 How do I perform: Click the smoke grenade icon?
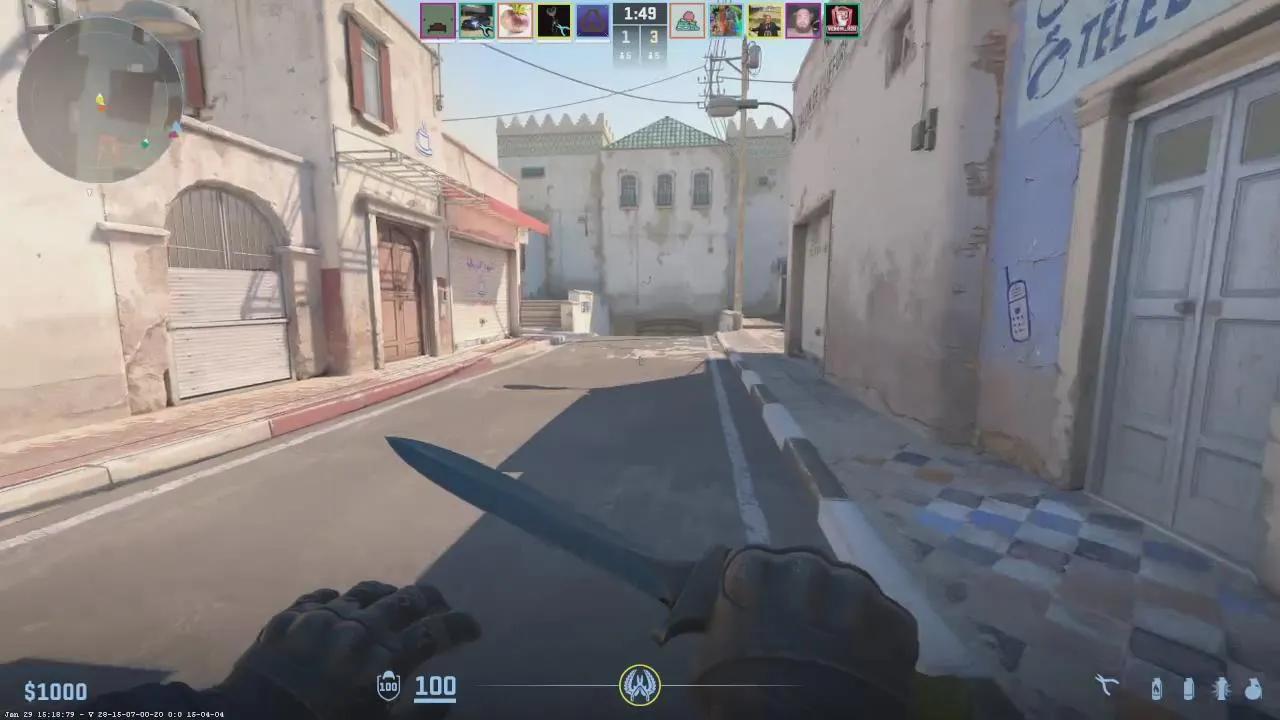click(1190, 689)
